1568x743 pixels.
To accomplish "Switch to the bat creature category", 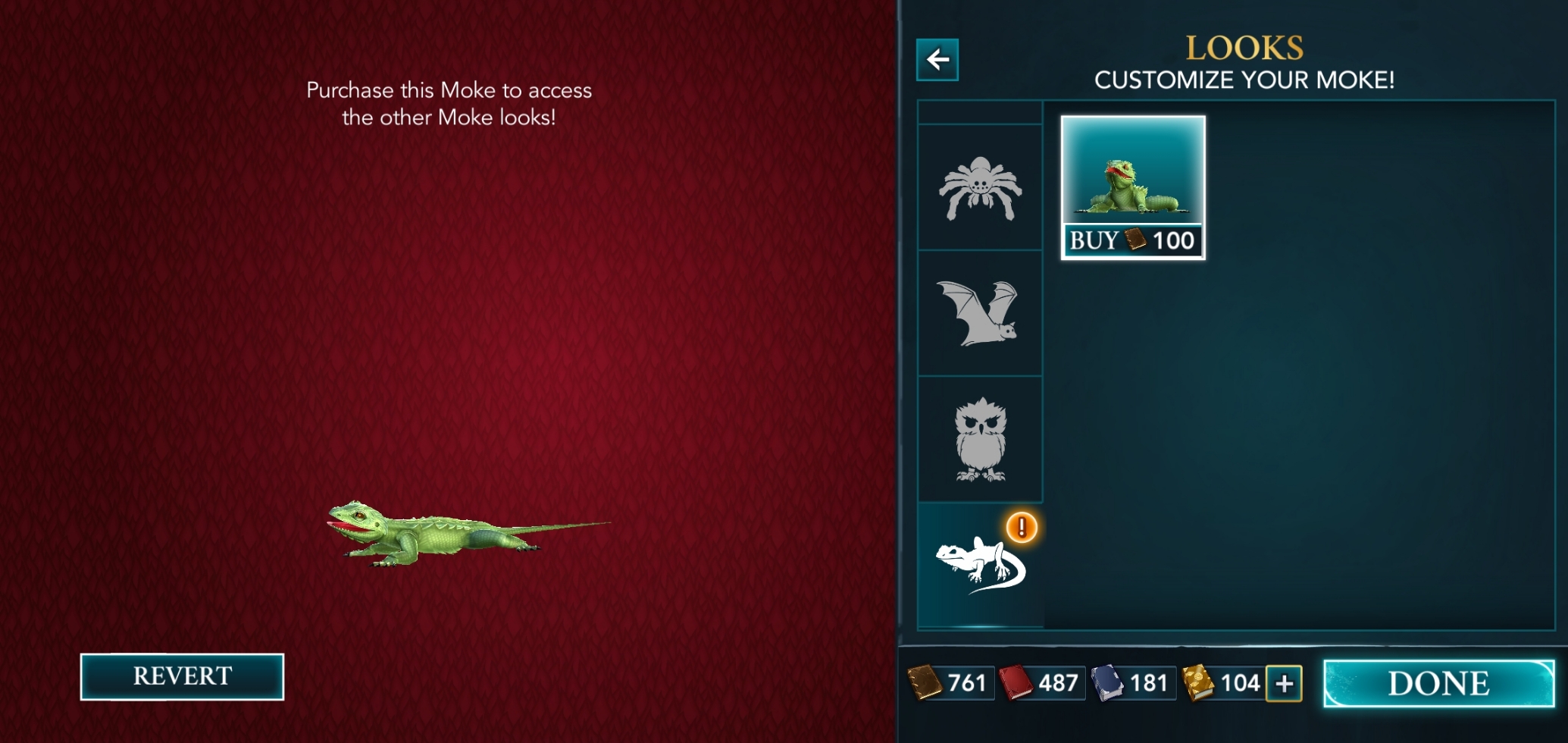I will coord(978,313).
